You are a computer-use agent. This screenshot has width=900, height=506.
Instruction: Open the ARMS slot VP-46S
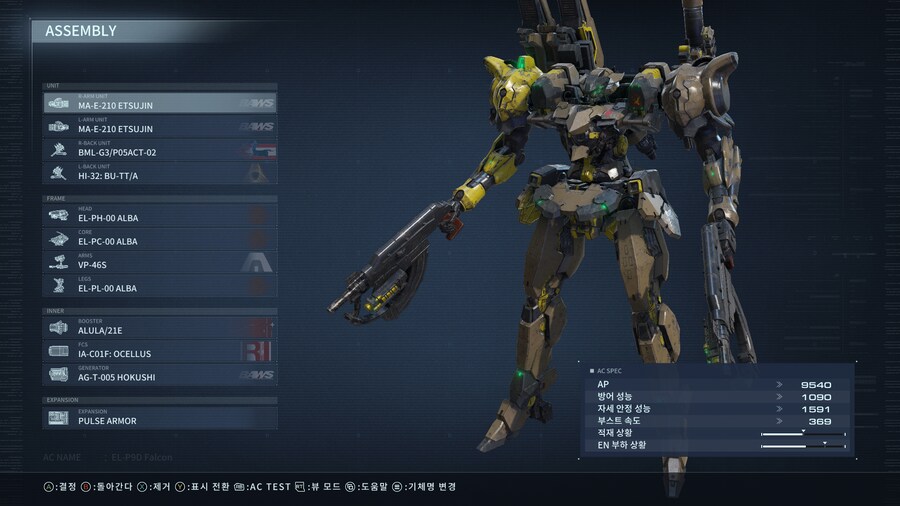(160, 263)
